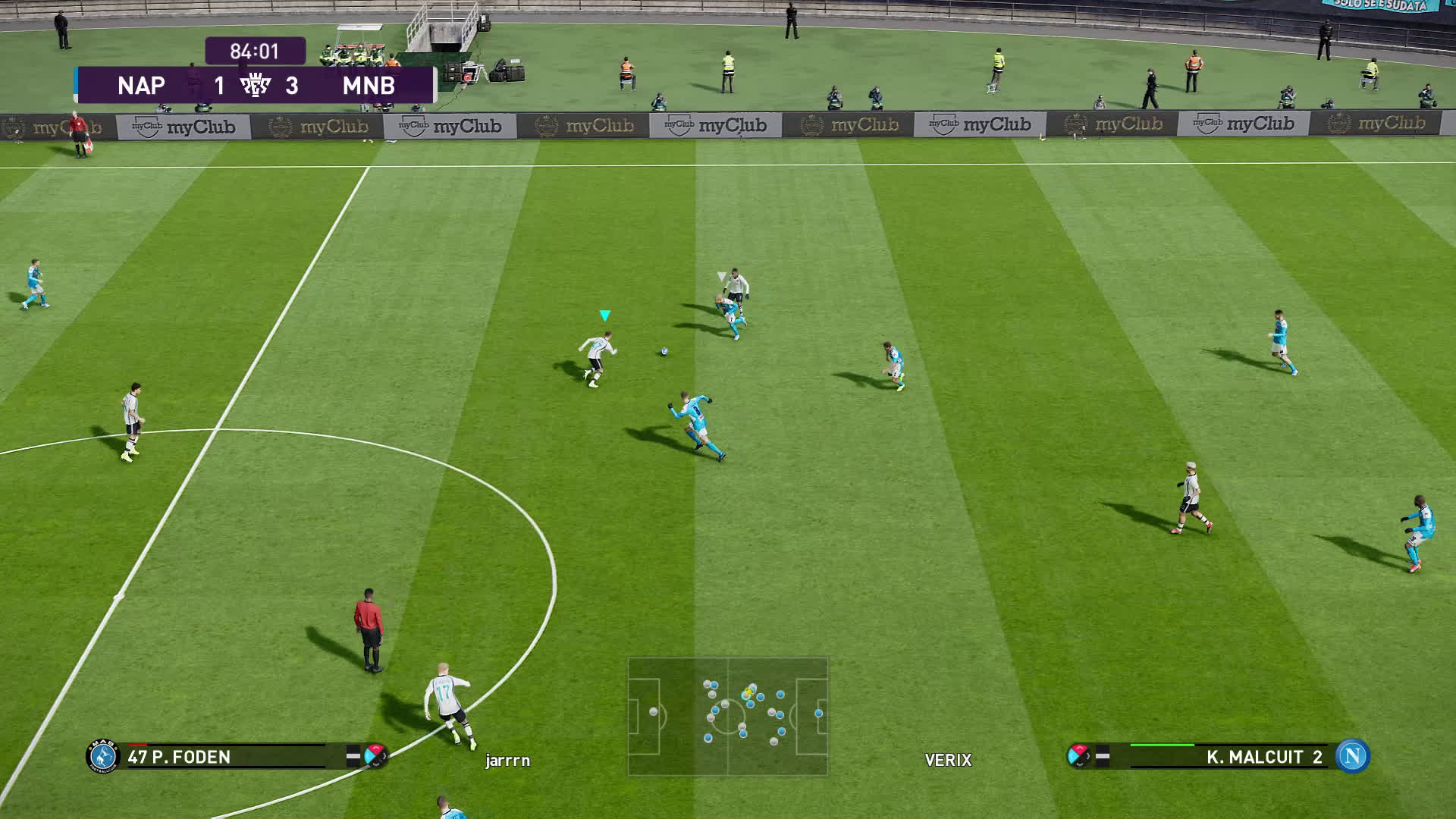Viewport: 1456px width, 819px height.
Task: Select the club crest beside P. Foden
Action: 103,756
